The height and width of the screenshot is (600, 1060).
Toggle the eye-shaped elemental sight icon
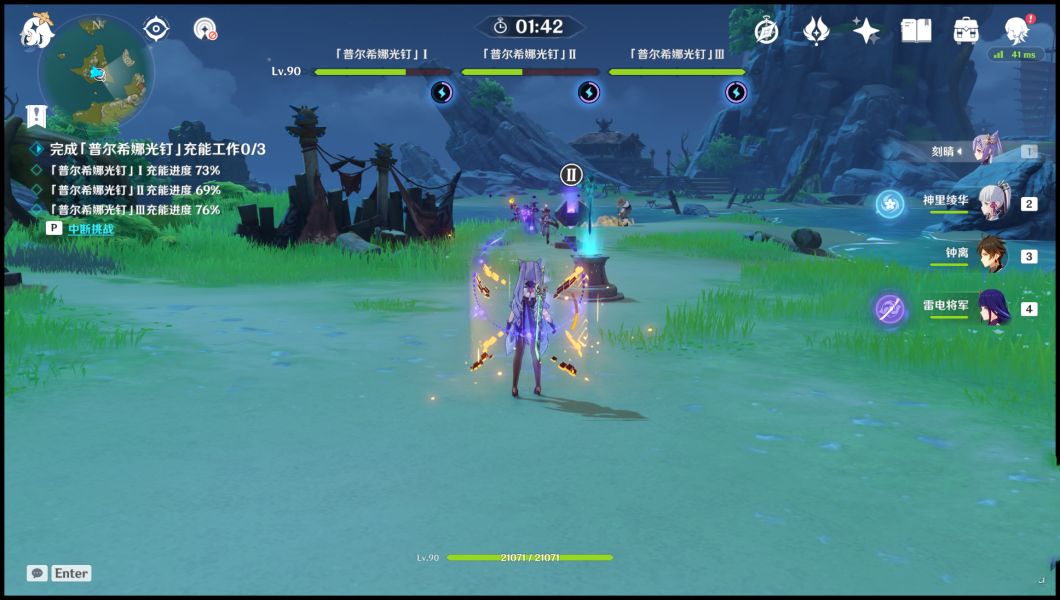(x=156, y=29)
